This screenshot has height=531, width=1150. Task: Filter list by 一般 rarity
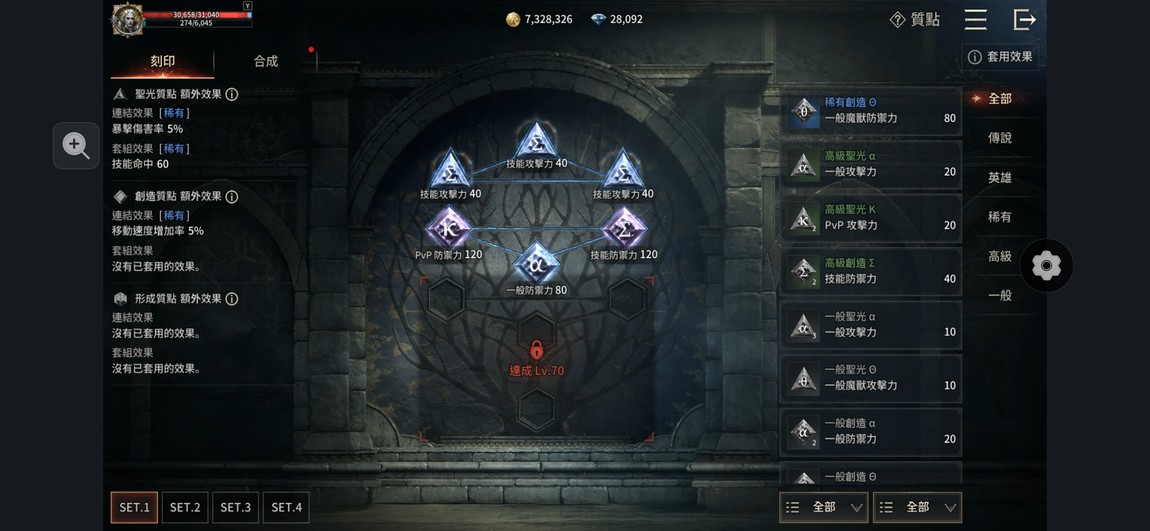pyautogui.click(x=999, y=295)
